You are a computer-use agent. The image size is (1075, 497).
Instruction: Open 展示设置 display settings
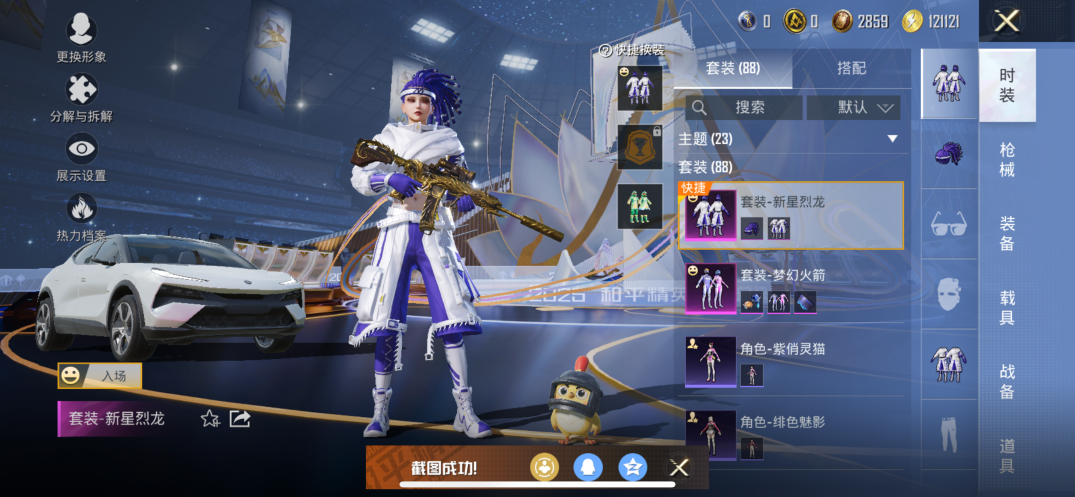pyautogui.click(x=81, y=158)
